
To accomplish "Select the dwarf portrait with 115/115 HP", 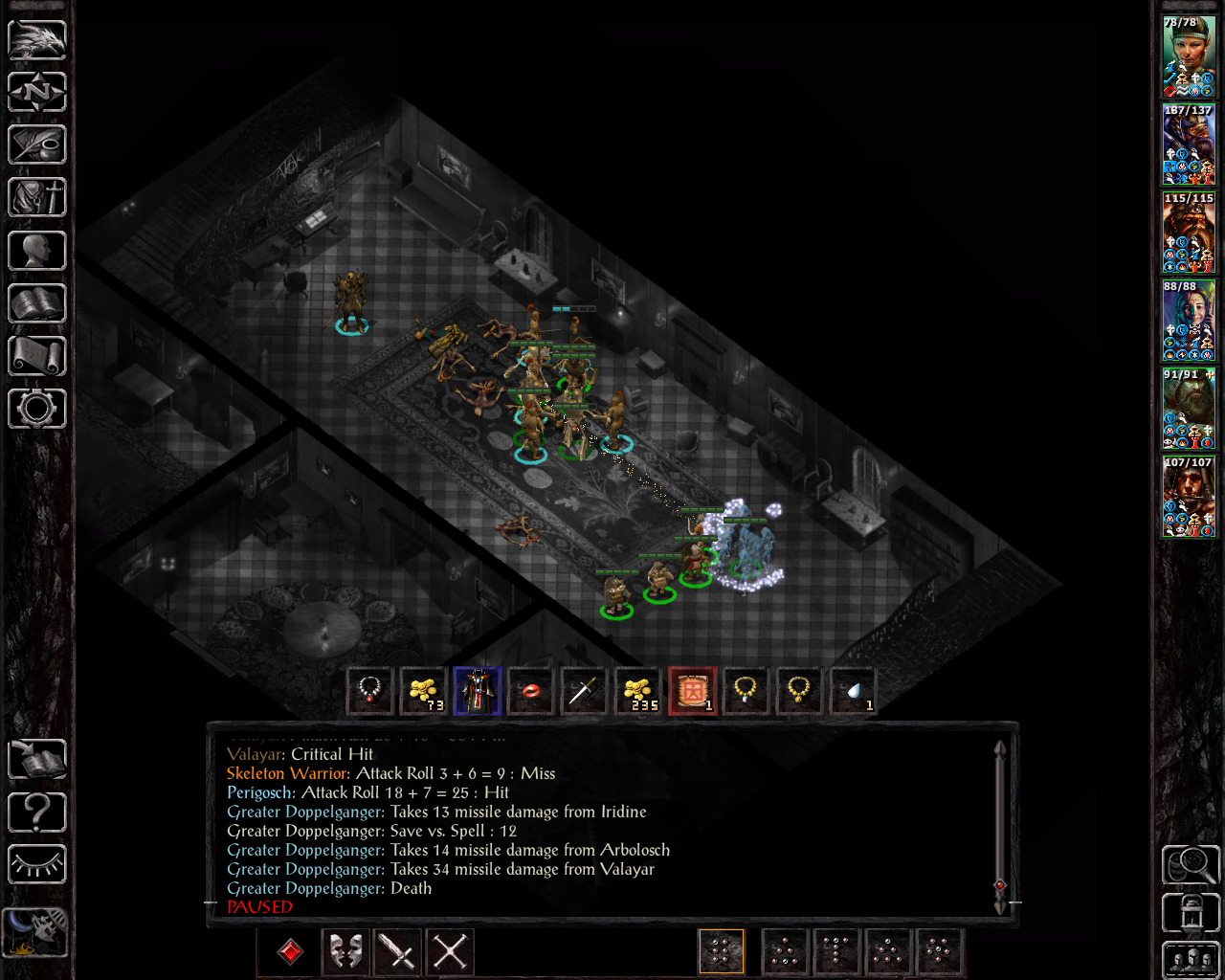I will pos(1189,233).
